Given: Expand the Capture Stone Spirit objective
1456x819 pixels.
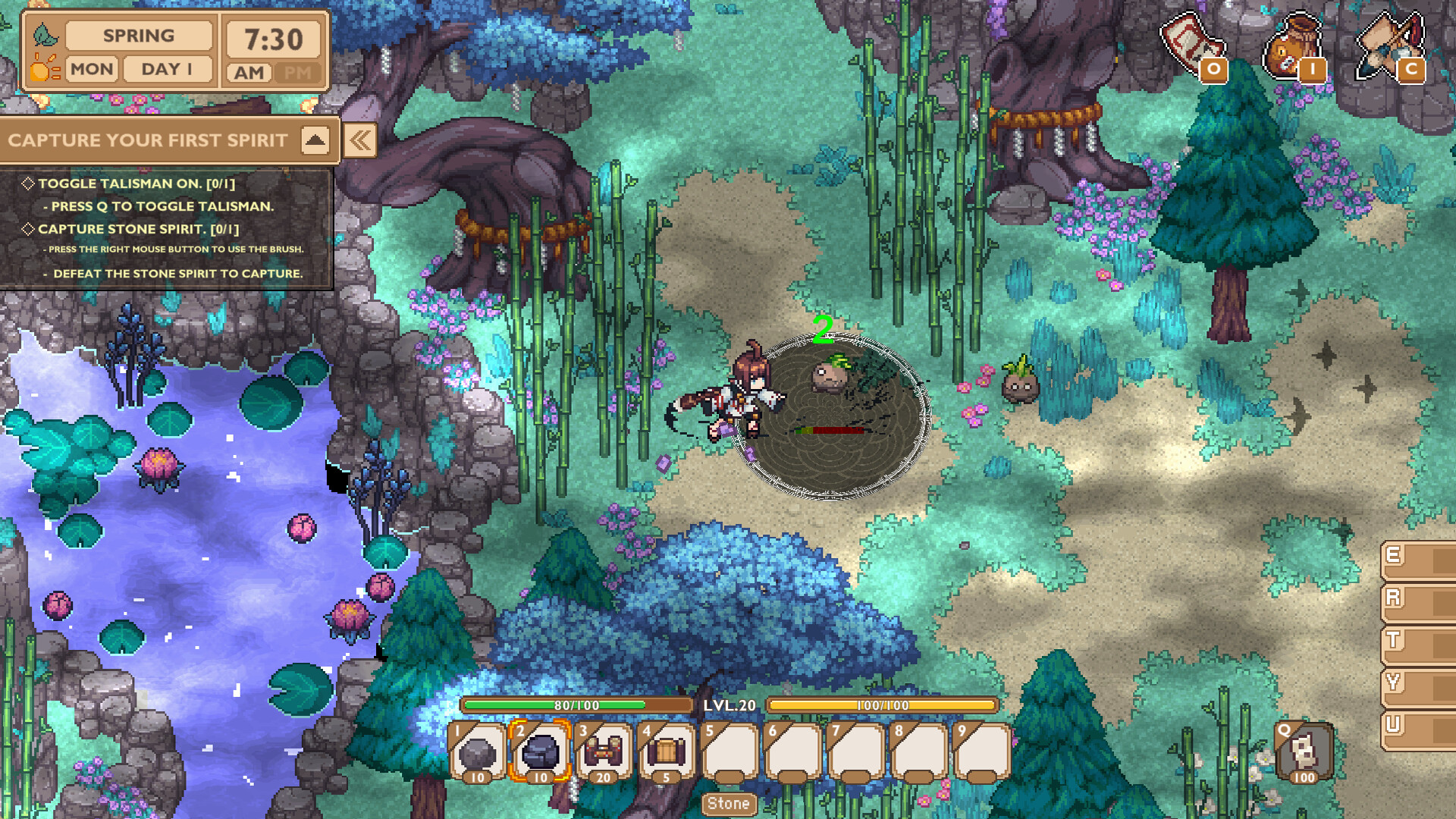Looking at the screenshot, I should tap(30, 229).
